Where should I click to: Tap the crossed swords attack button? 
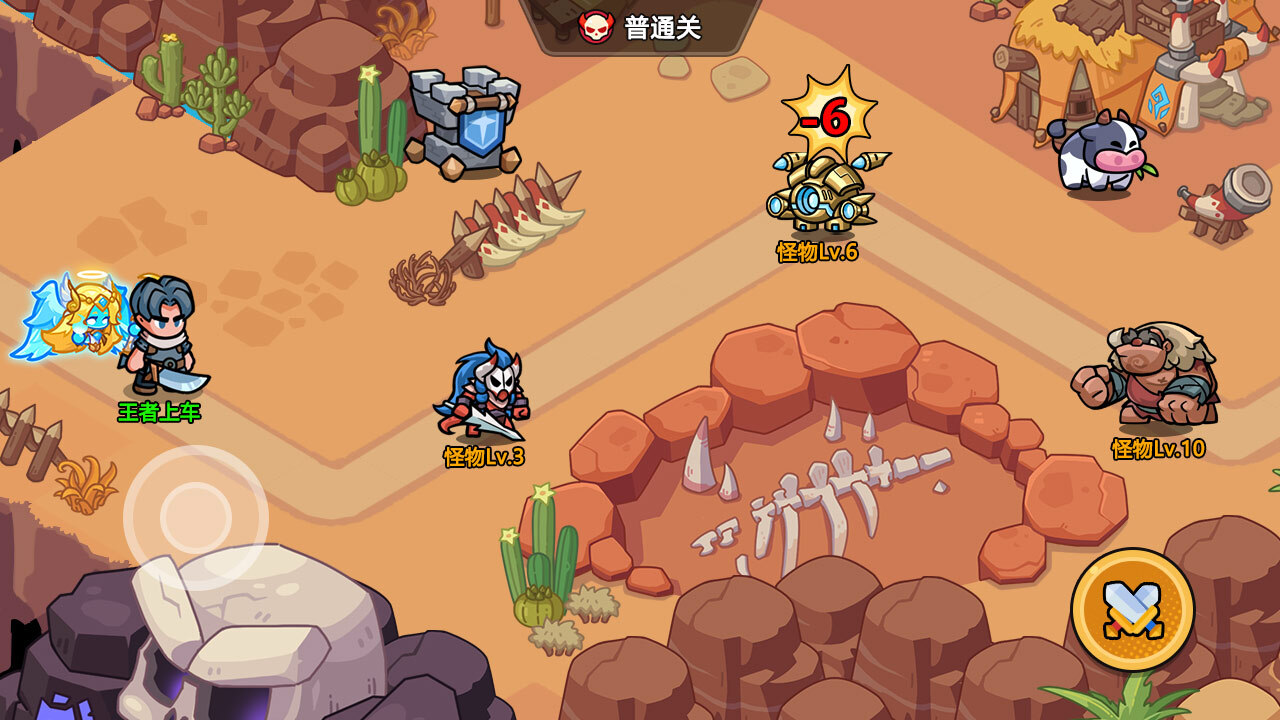[1132, 609]
